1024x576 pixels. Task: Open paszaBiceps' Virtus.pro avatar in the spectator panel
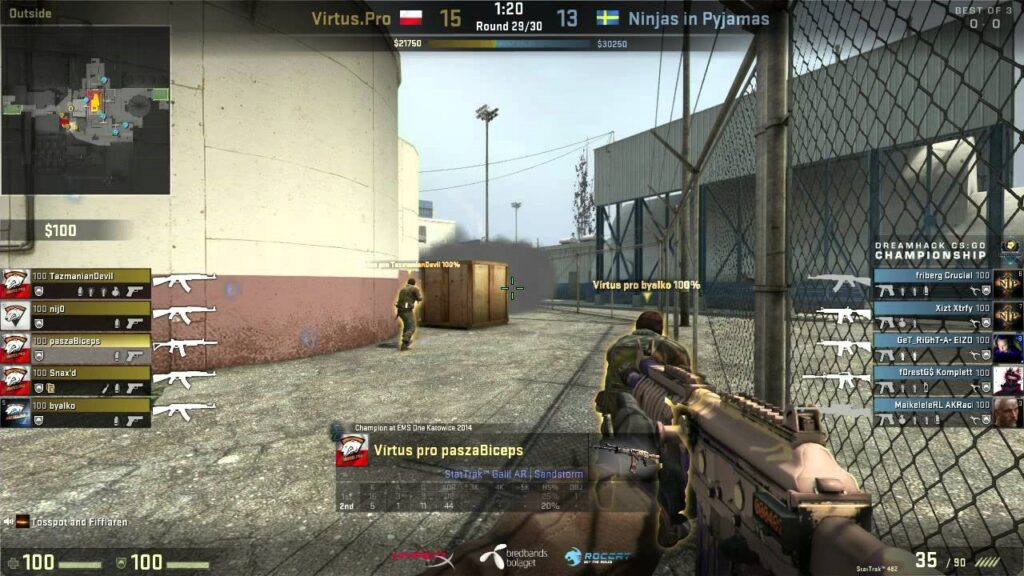pyautogui.click(x=350, y=450)
